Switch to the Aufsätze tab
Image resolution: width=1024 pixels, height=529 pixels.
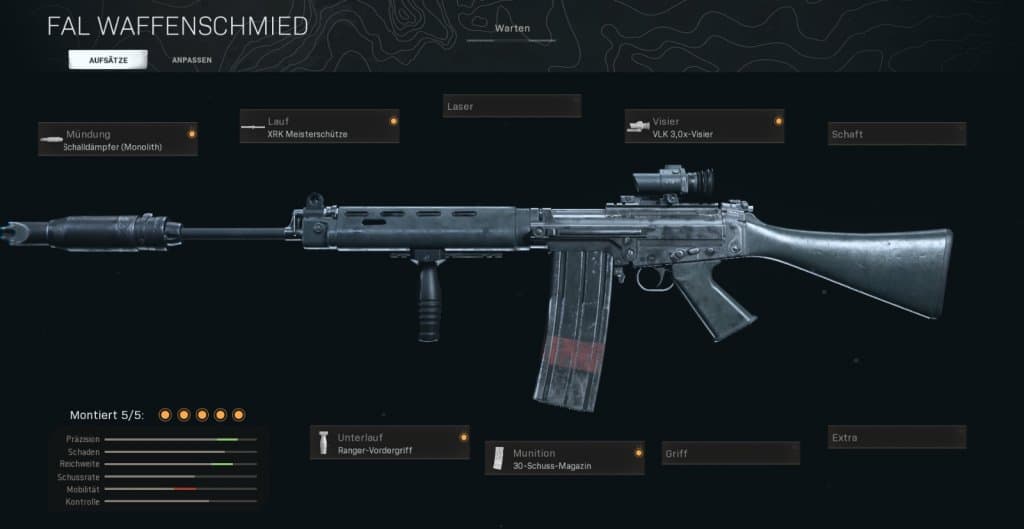(x=107, y=60)
